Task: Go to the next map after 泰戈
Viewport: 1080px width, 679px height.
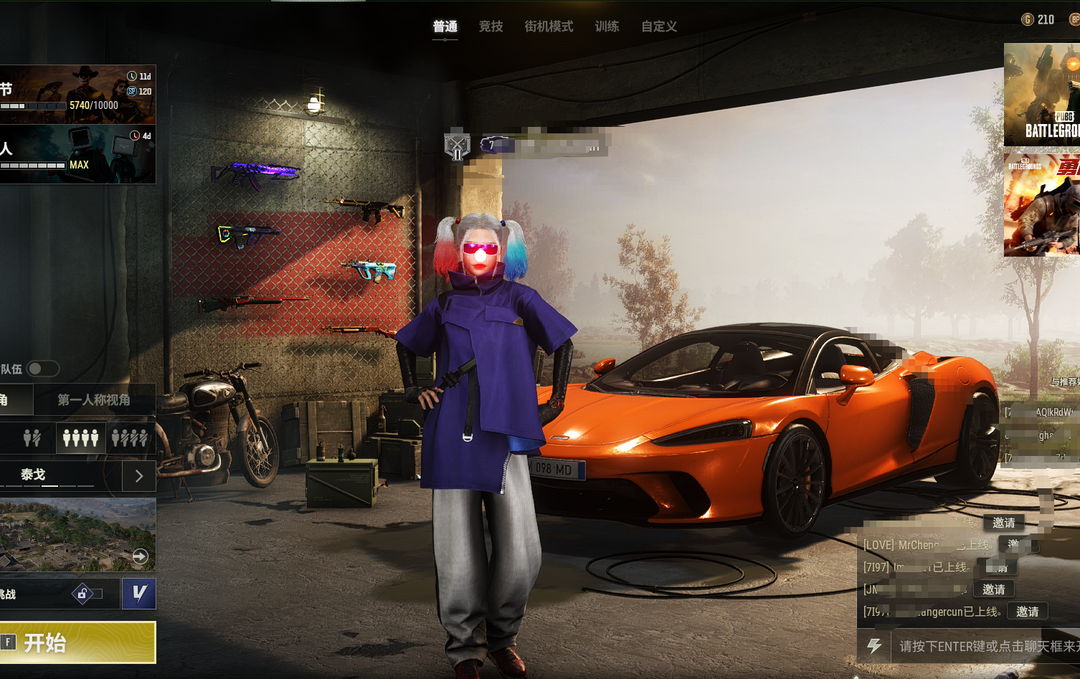Action: pyautogui.click(x=139, y=476)
